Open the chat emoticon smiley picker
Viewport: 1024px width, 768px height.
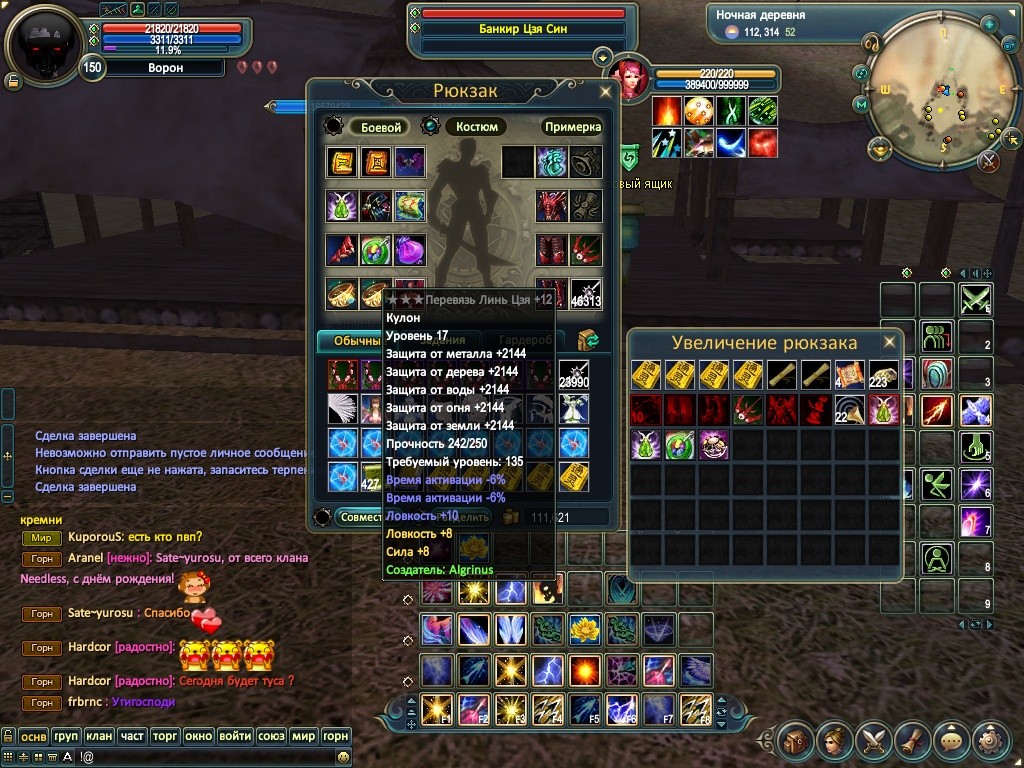344,757
